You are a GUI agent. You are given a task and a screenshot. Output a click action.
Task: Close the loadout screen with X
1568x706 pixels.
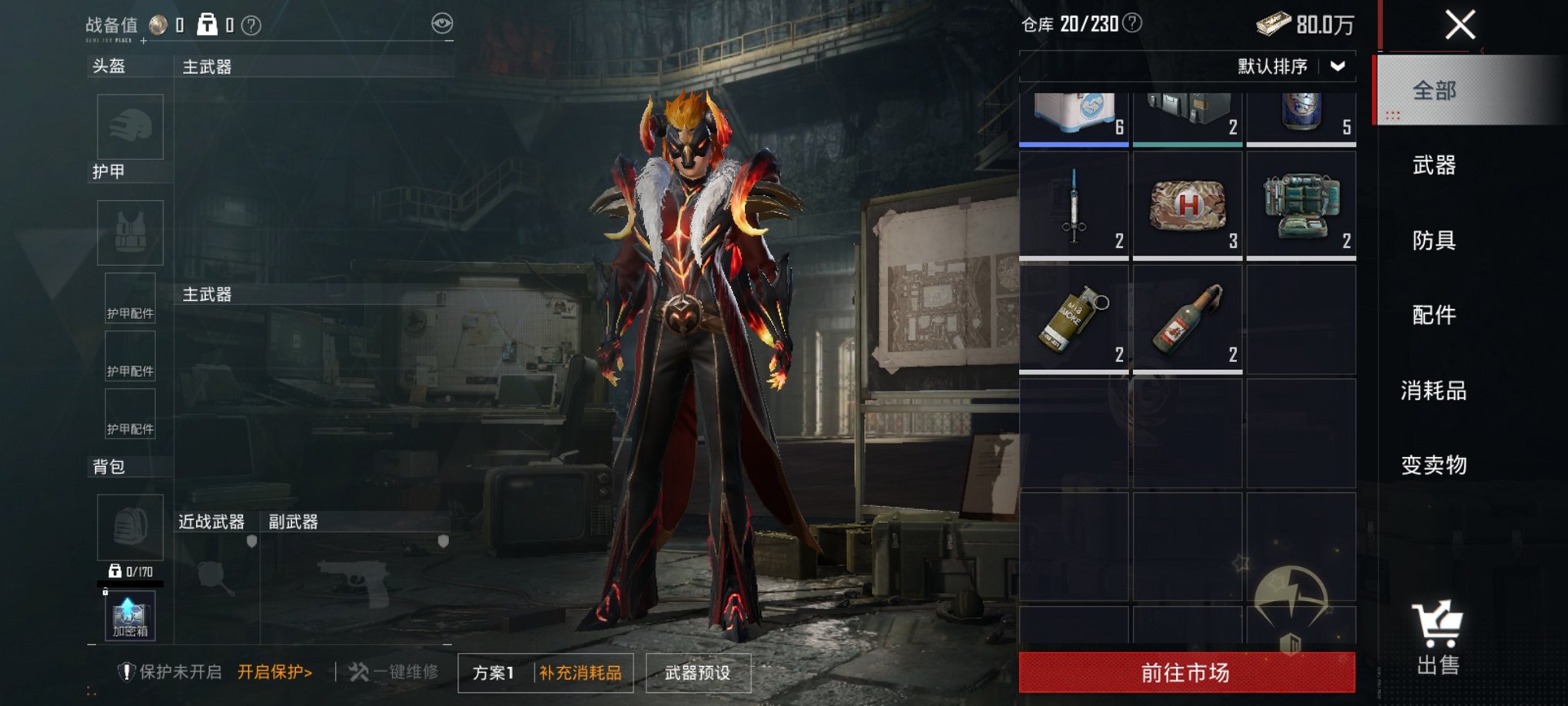pos(1460,25)
